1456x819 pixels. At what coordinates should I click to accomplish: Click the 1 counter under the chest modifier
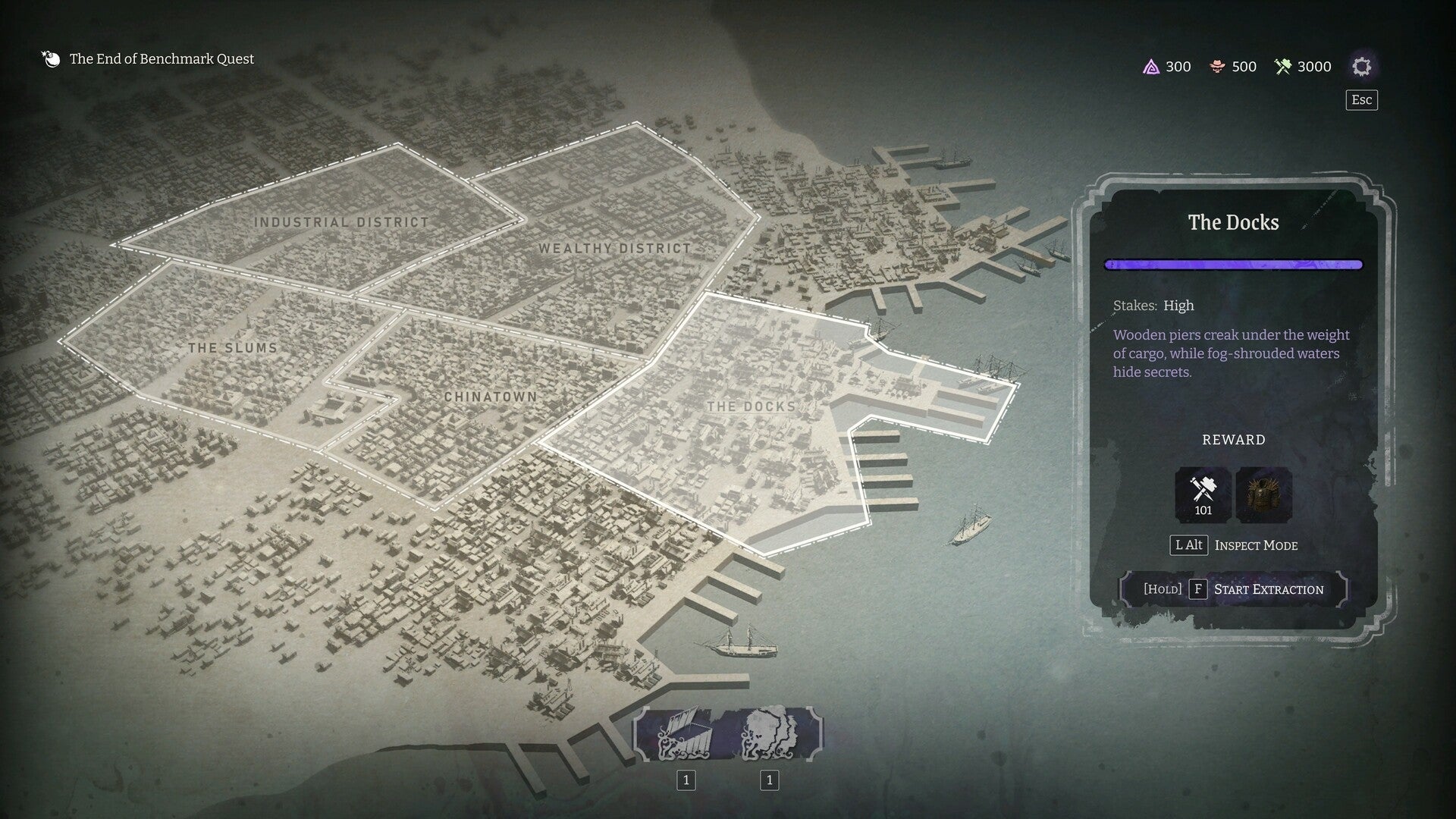pos(686,779)
